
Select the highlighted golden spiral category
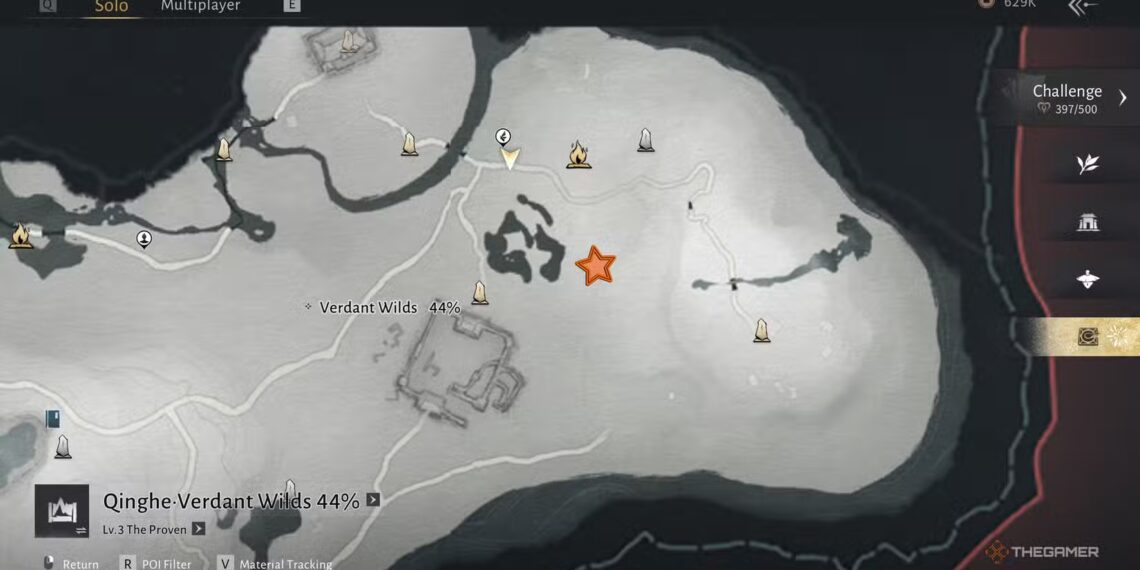point(1088,337)
